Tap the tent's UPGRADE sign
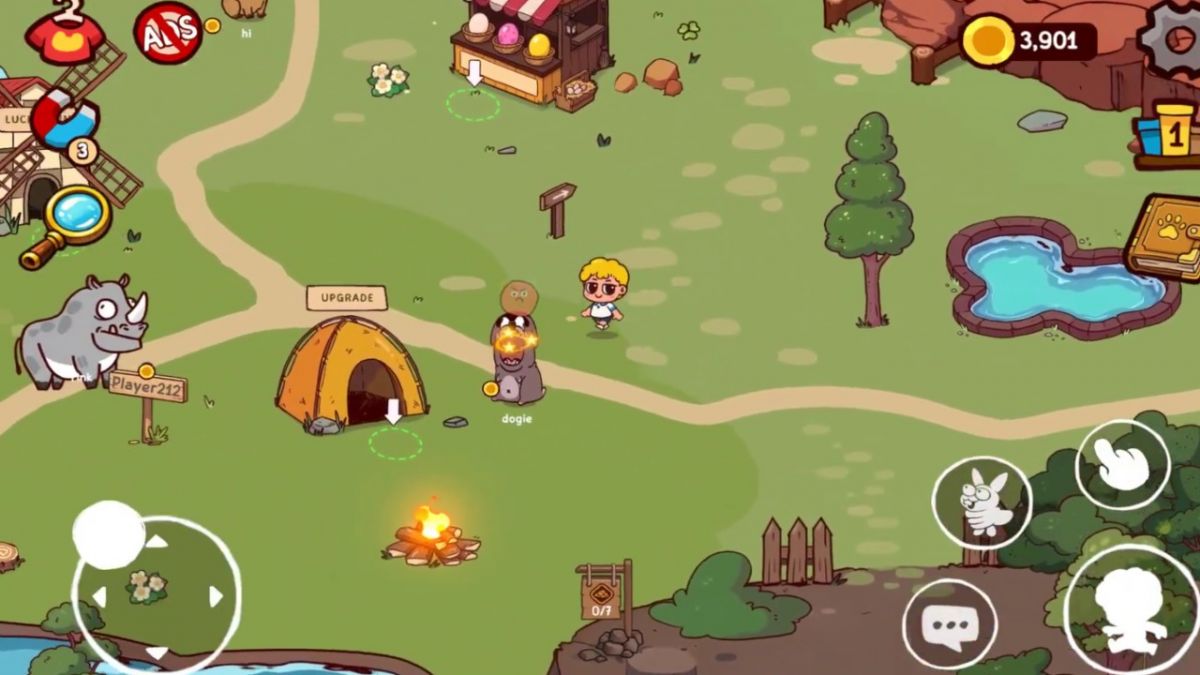The image size is (1200, 675). coord(346,298)
